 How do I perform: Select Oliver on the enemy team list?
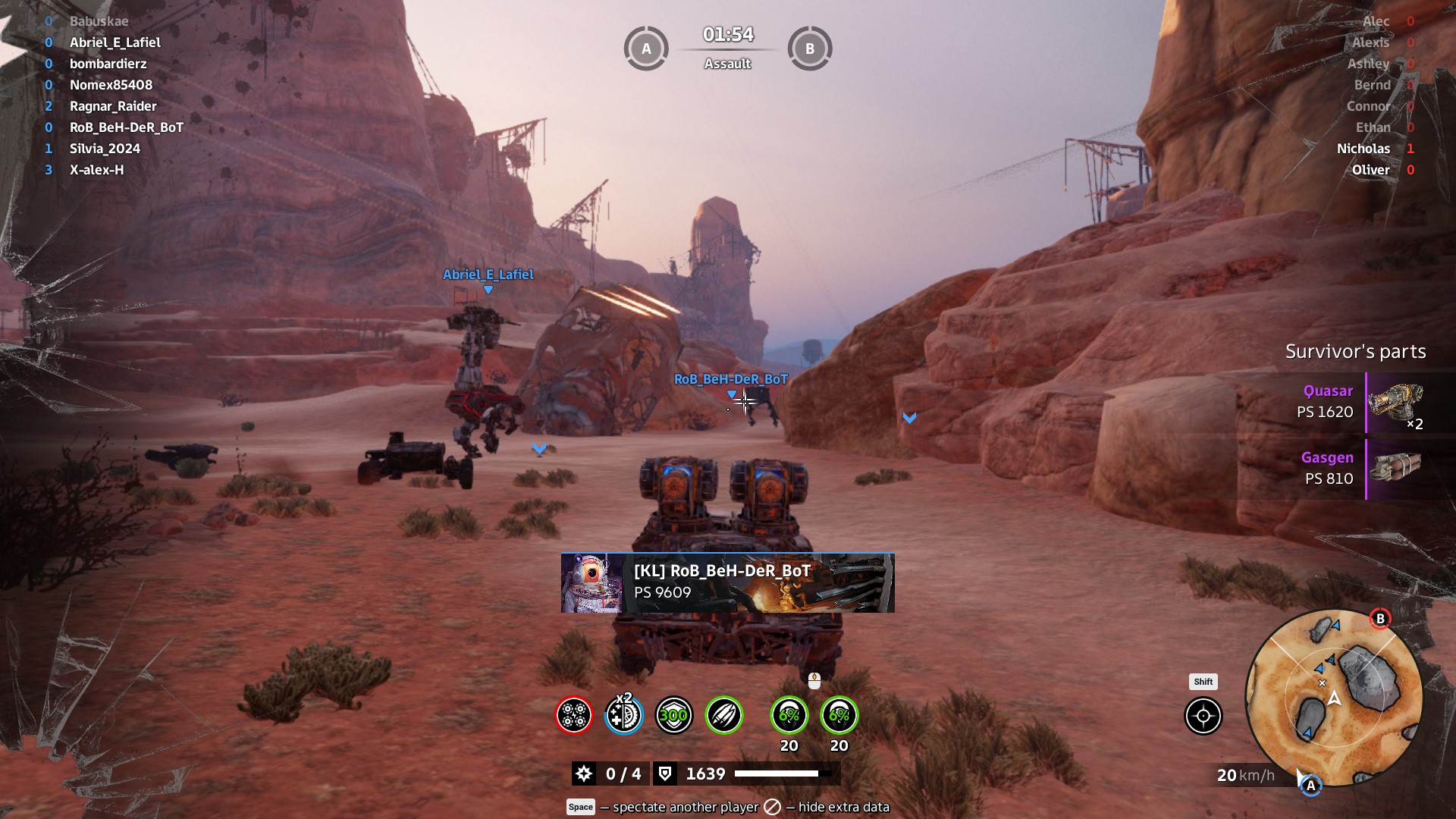[1371, 170]
